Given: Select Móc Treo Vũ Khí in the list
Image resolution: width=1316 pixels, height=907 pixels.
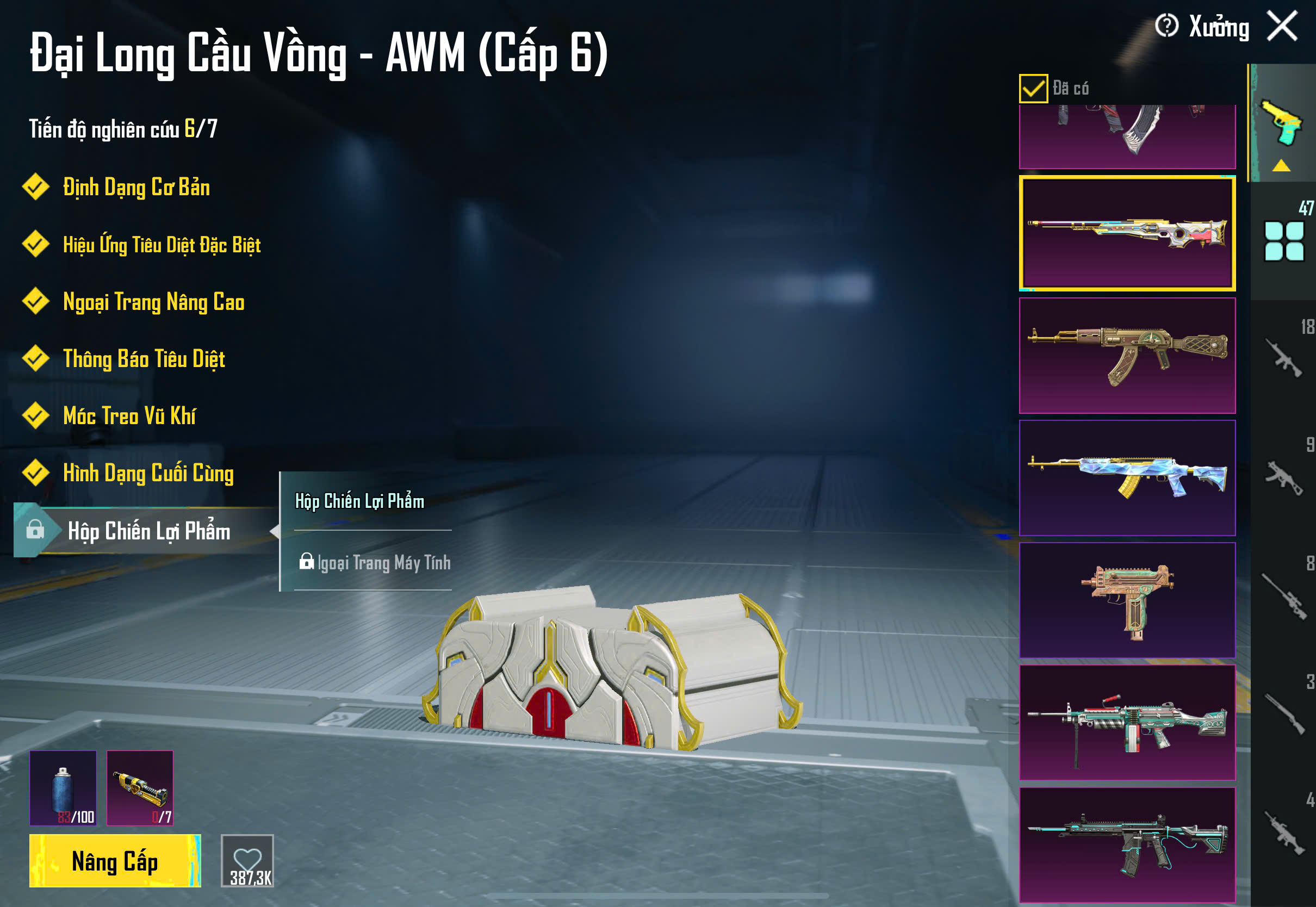Looking at the screenshot, I should coord(129,416).
